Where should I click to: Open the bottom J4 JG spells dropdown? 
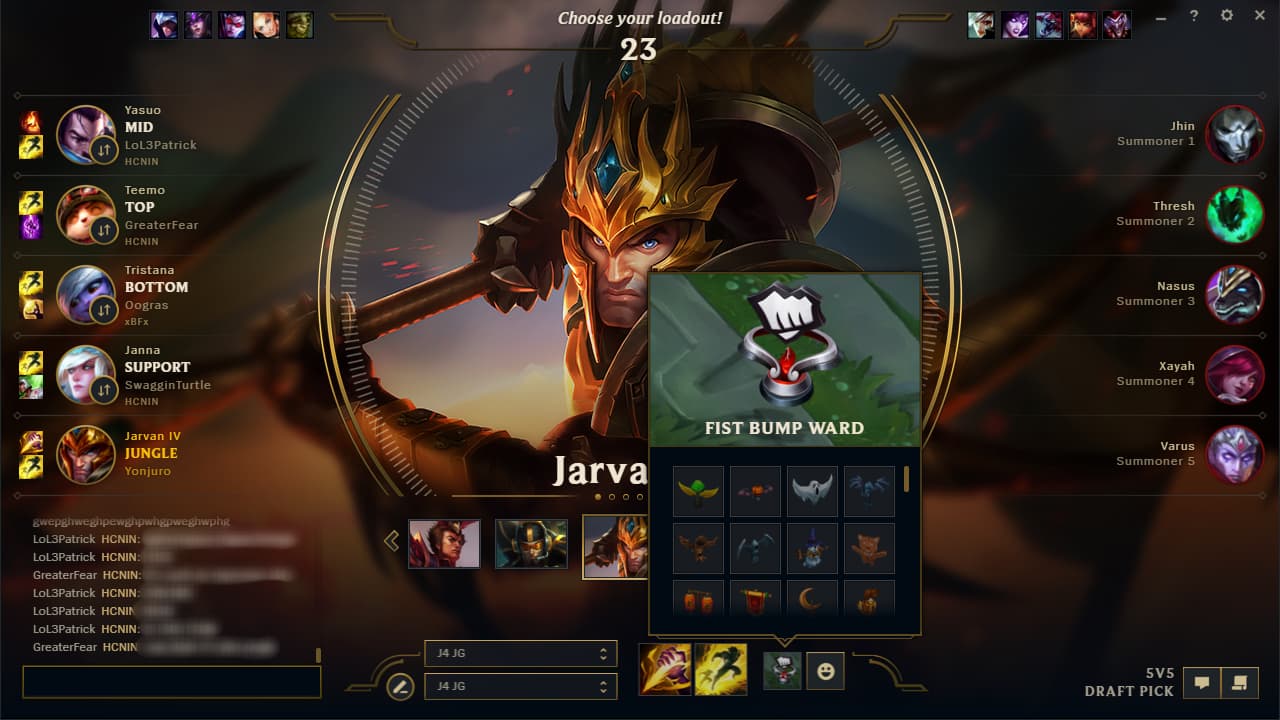(520, 687)
